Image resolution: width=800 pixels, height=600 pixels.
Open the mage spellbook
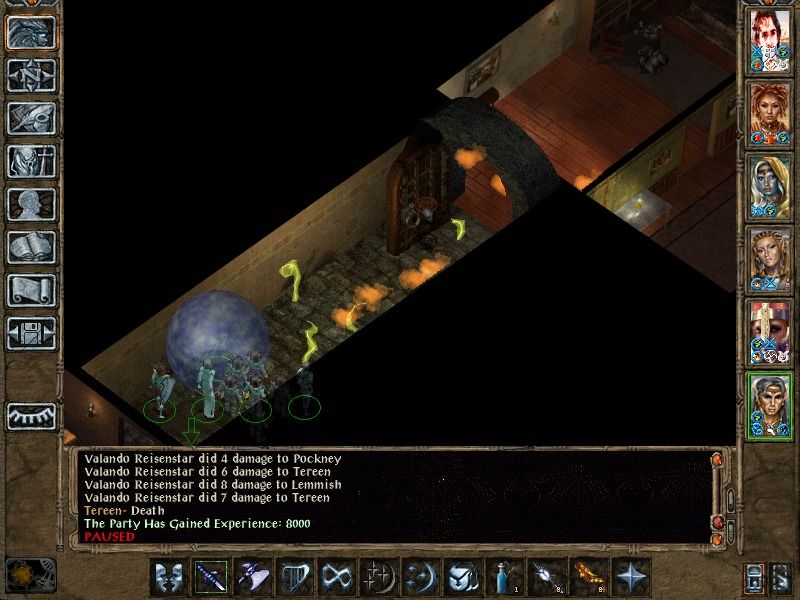click(30, 246)
